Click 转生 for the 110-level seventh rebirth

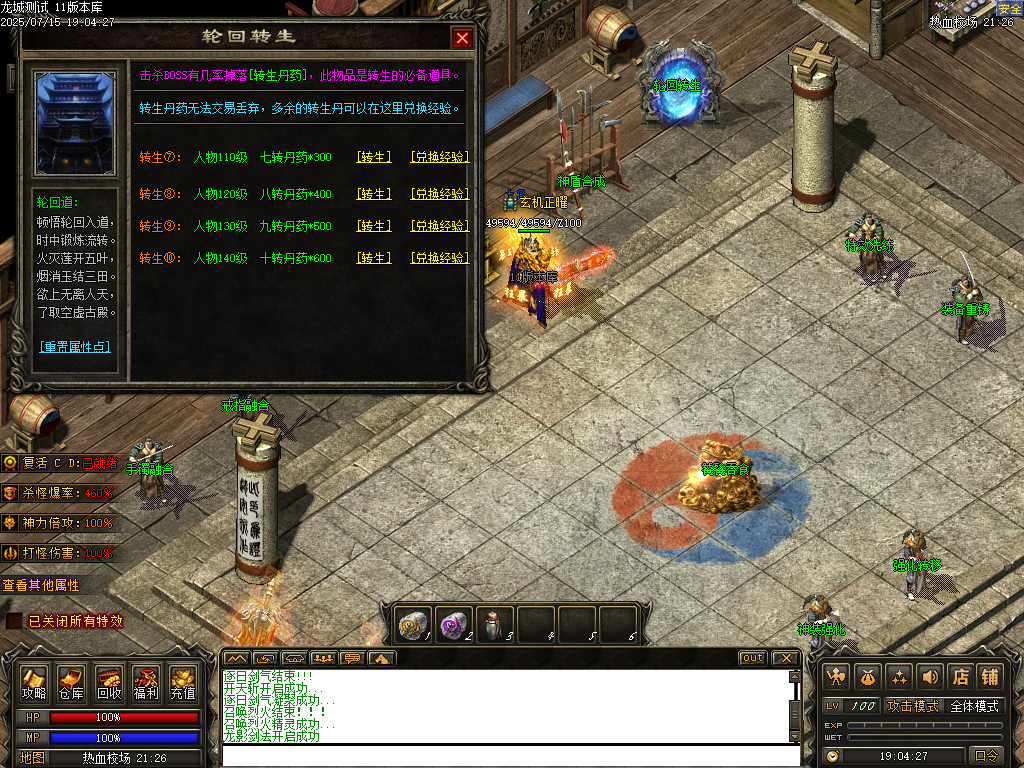(374, 157)
